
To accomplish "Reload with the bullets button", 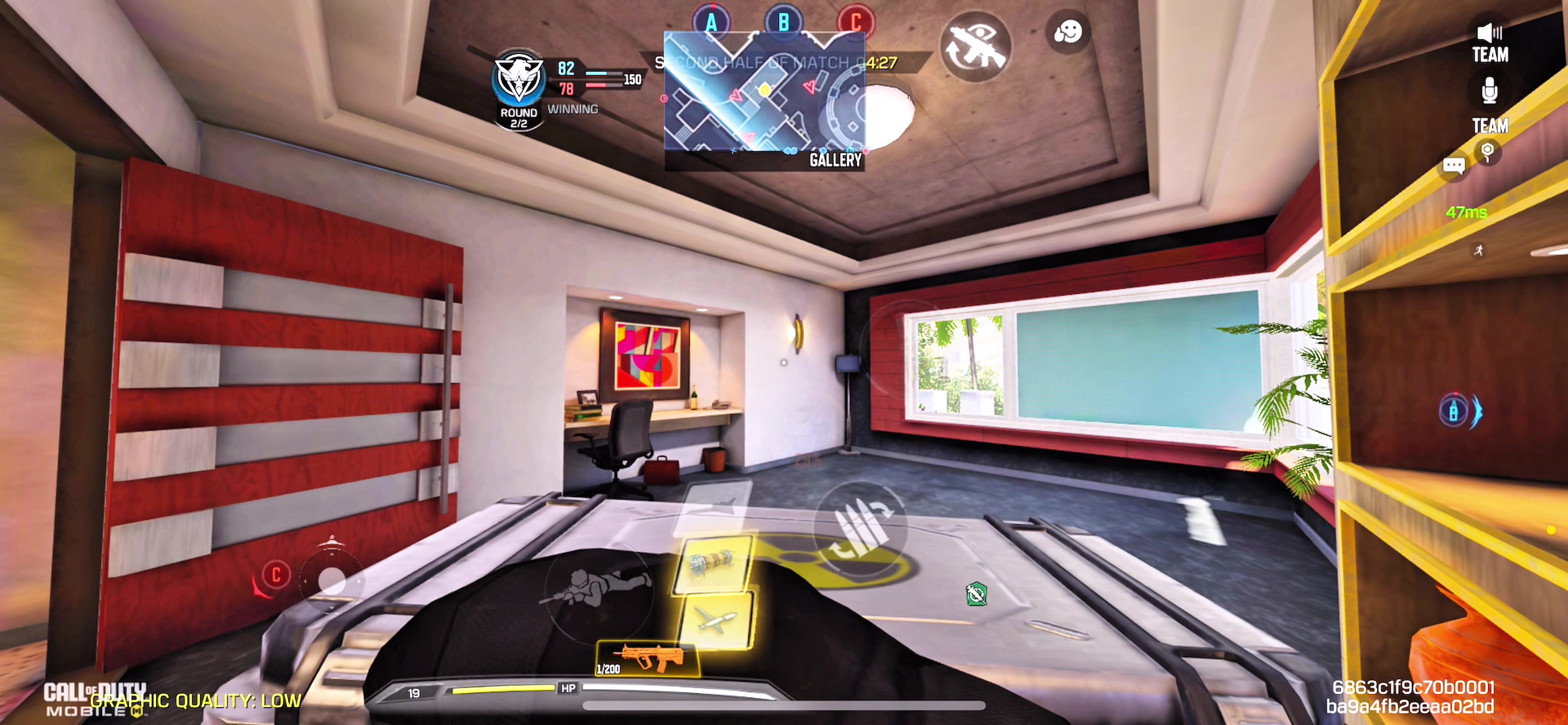I will tap(860, 527).
